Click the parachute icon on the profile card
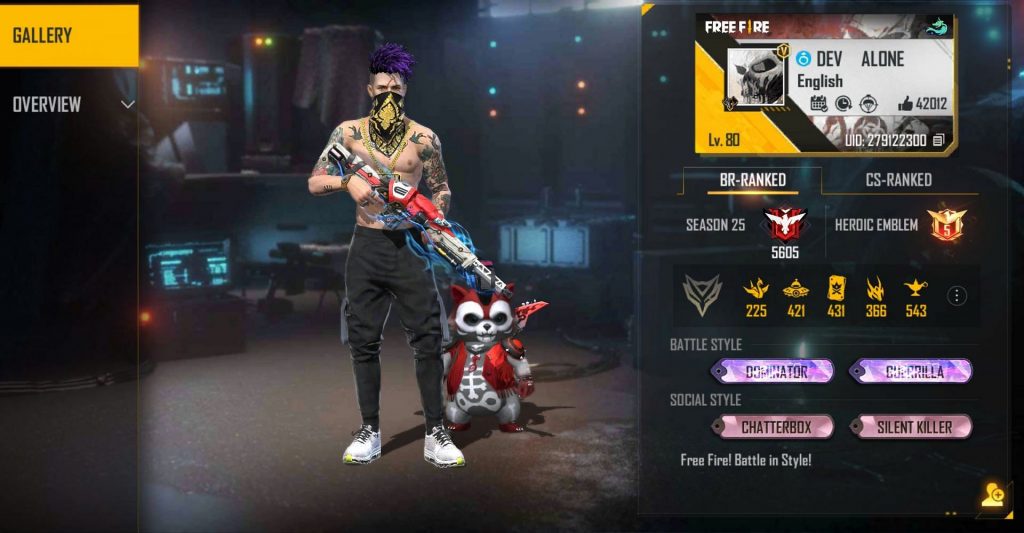The height and width of the screenshot is (533, 1024). point(868,103)
